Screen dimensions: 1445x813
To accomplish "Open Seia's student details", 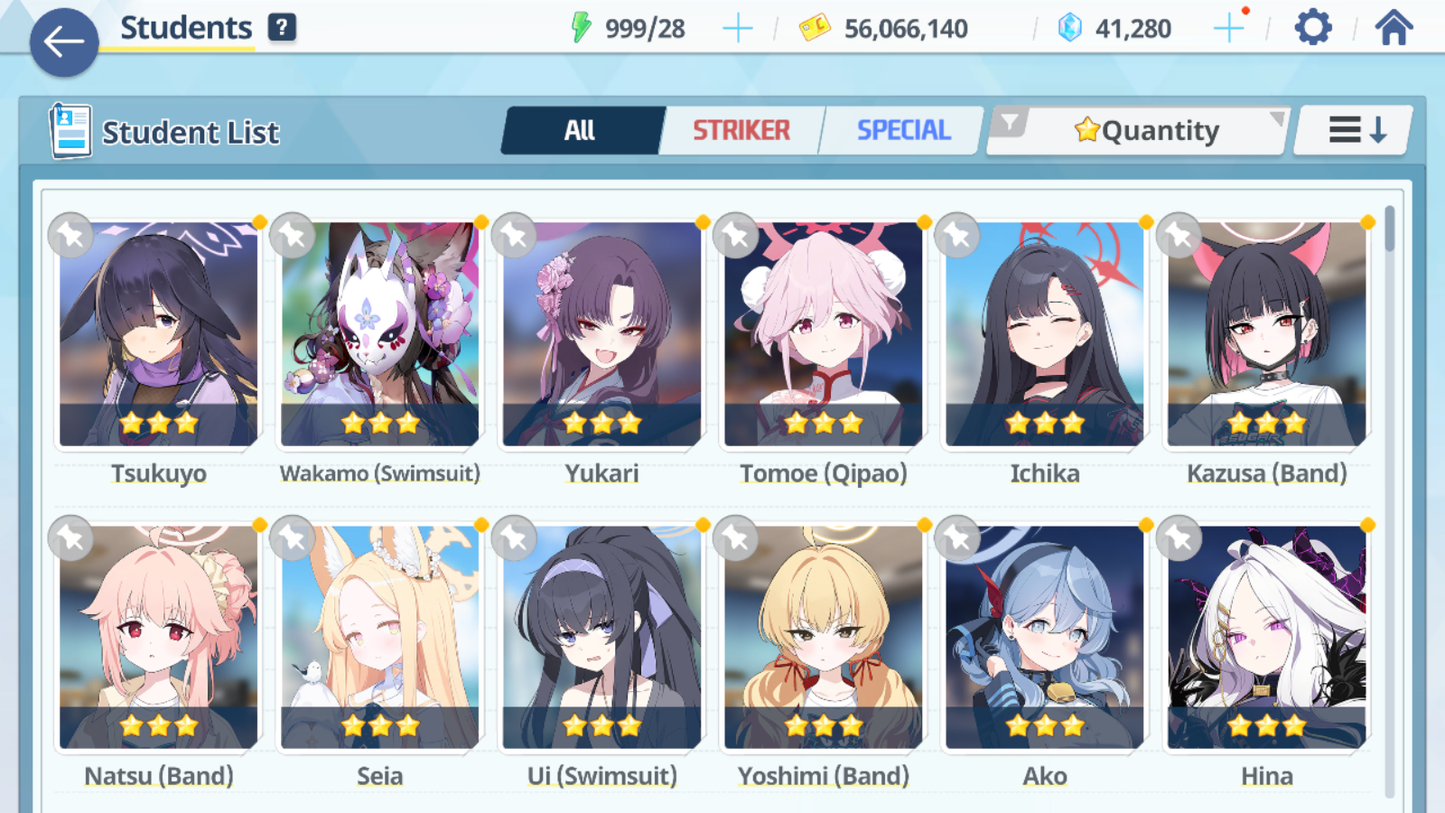I will (378, 640).
